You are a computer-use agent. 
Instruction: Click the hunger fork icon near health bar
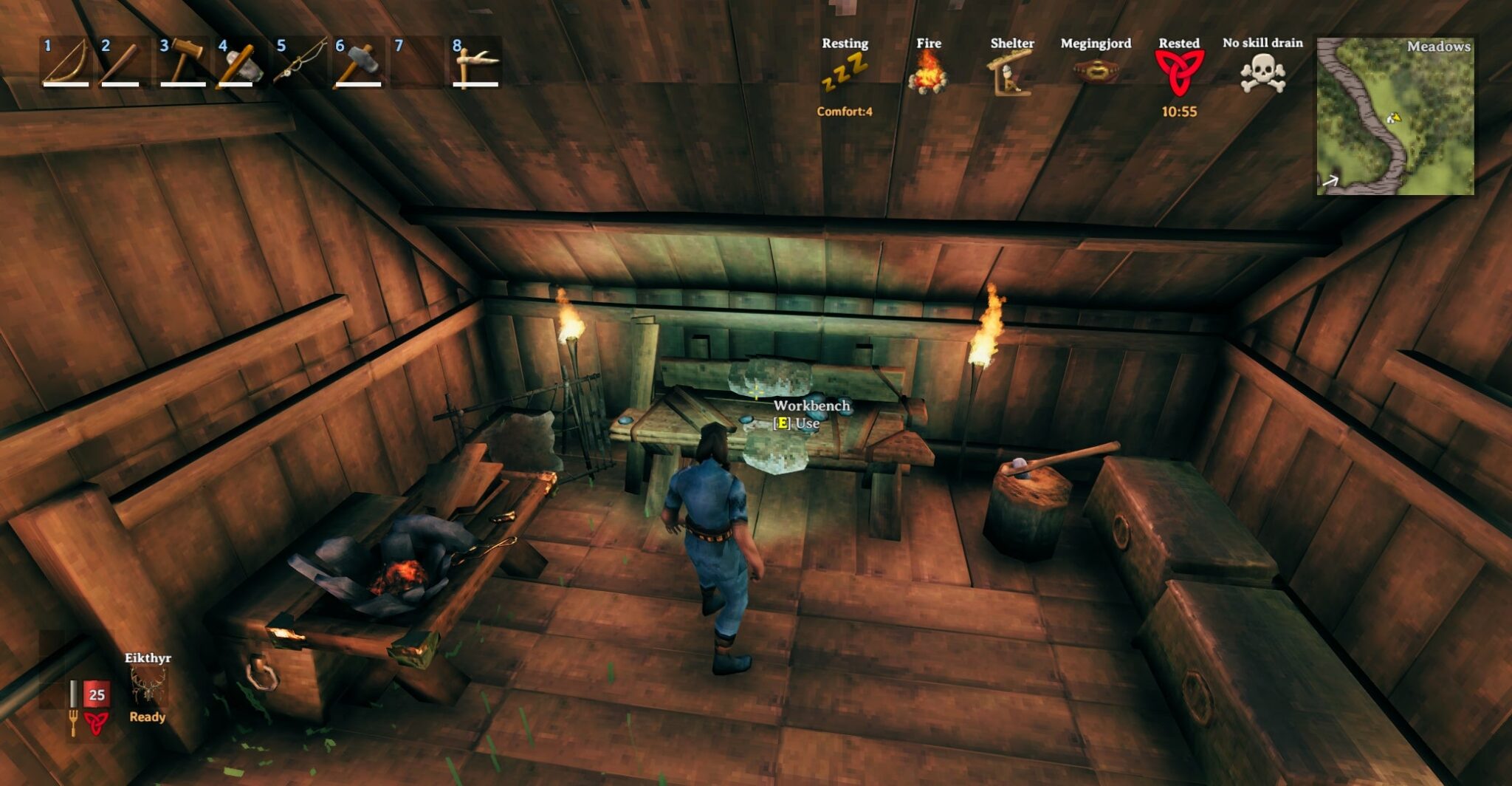tap(73, 720)
